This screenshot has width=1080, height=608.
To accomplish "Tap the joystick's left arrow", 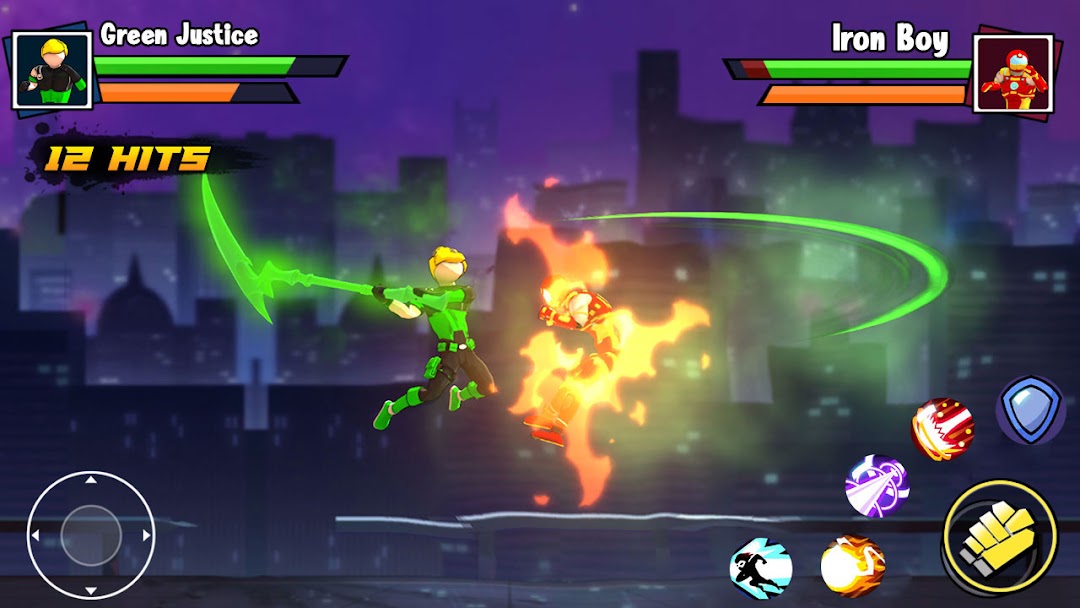I will 35,536.
